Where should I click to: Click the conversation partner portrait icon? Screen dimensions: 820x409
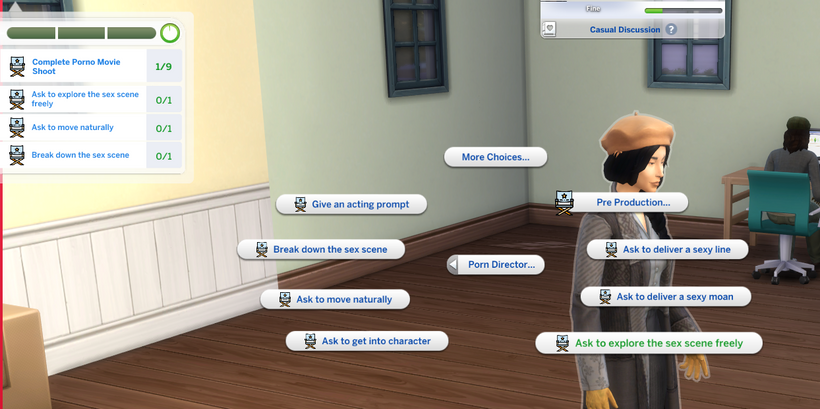(548, 29)
